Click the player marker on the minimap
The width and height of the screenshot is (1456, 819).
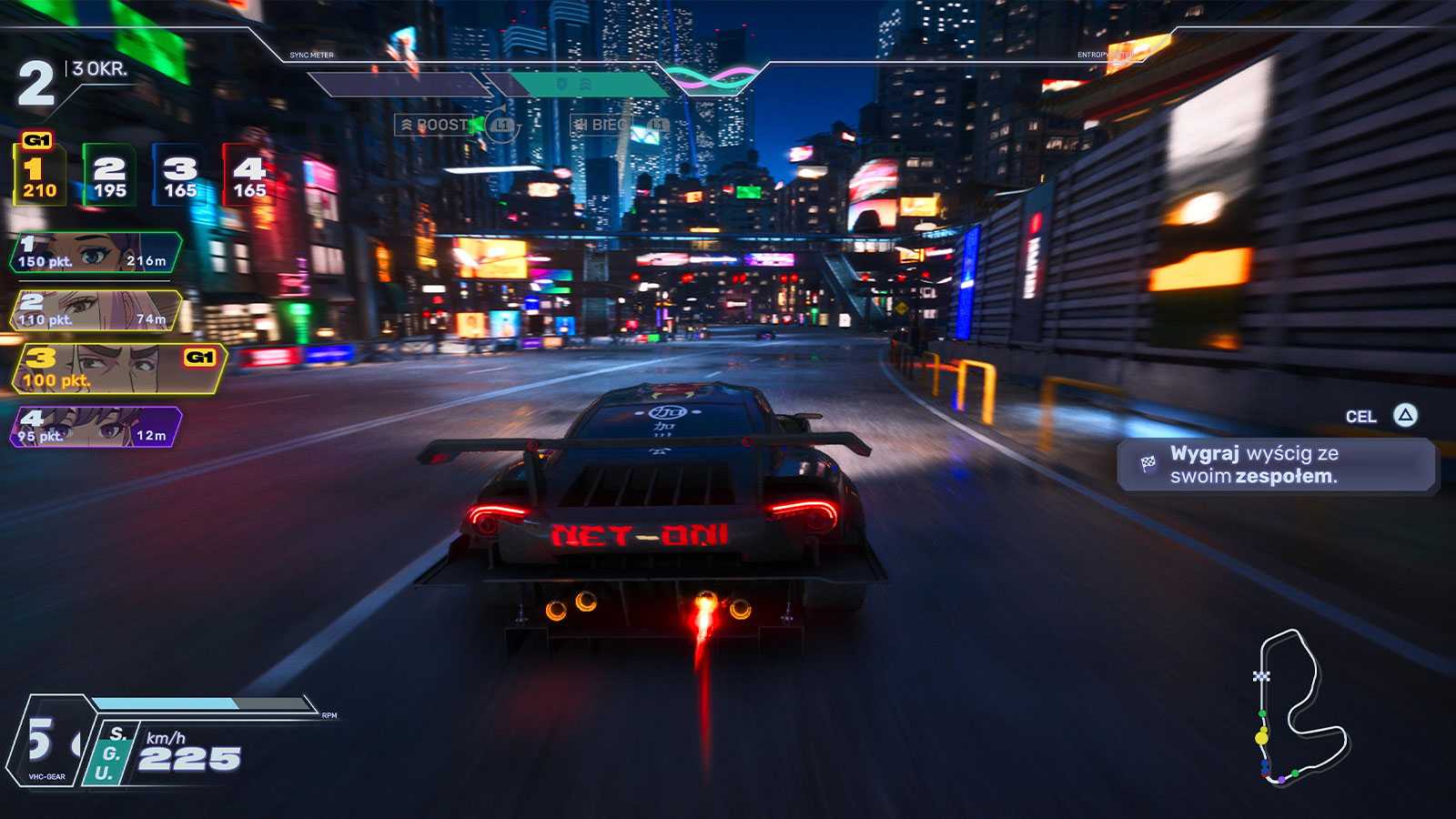(x=1260, y=737)
